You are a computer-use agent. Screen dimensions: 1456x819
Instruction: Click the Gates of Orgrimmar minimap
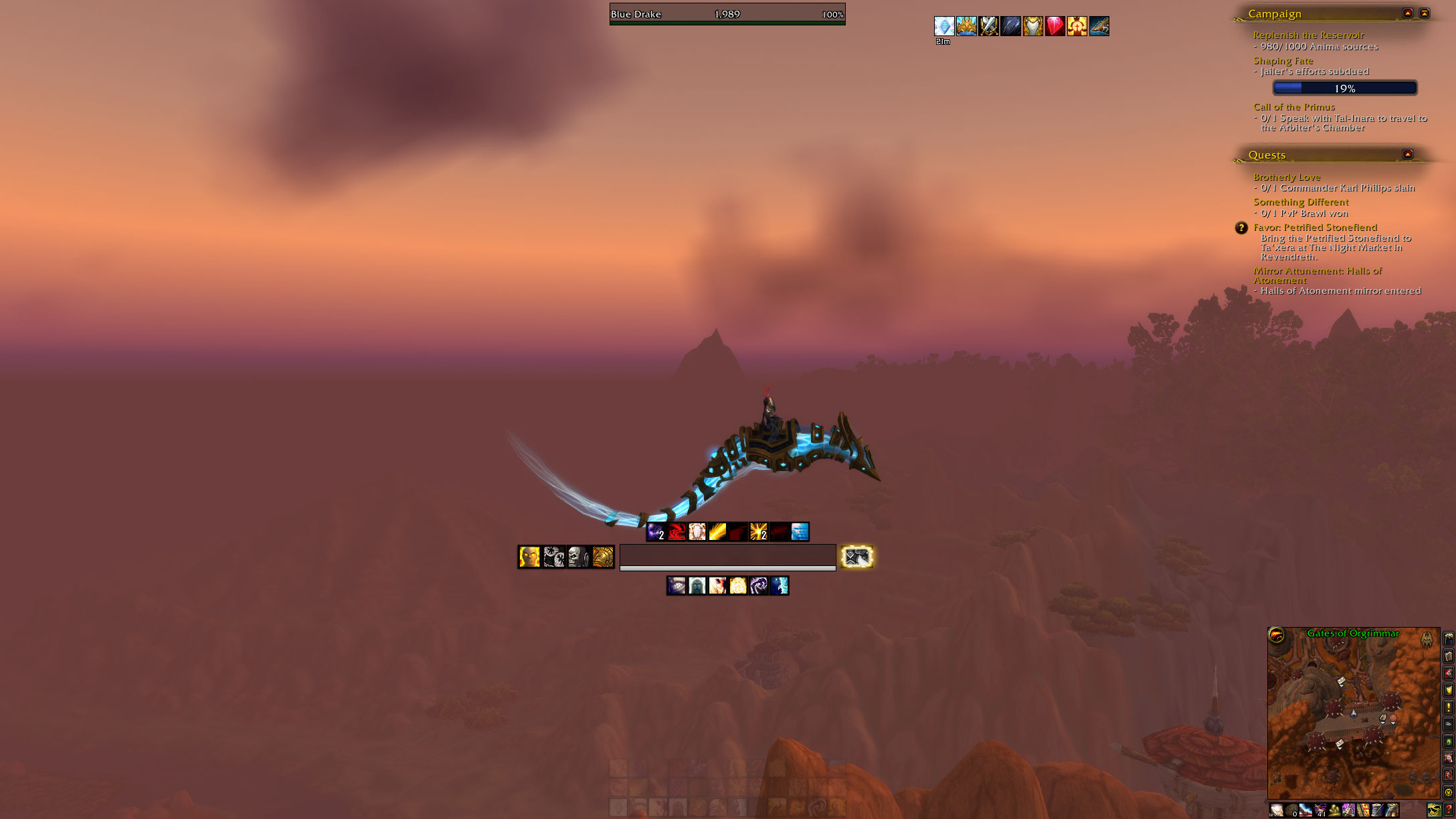tap(1353, 716)
